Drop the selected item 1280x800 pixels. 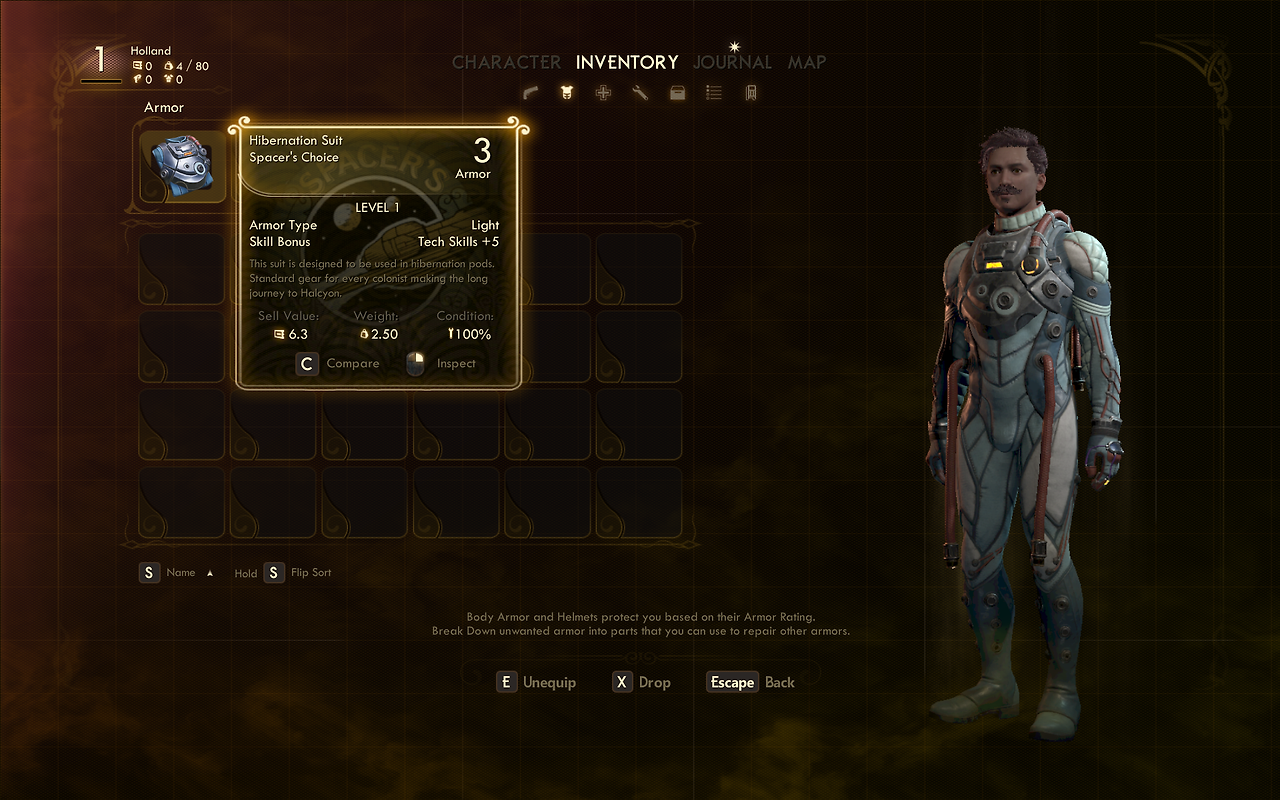642,682
